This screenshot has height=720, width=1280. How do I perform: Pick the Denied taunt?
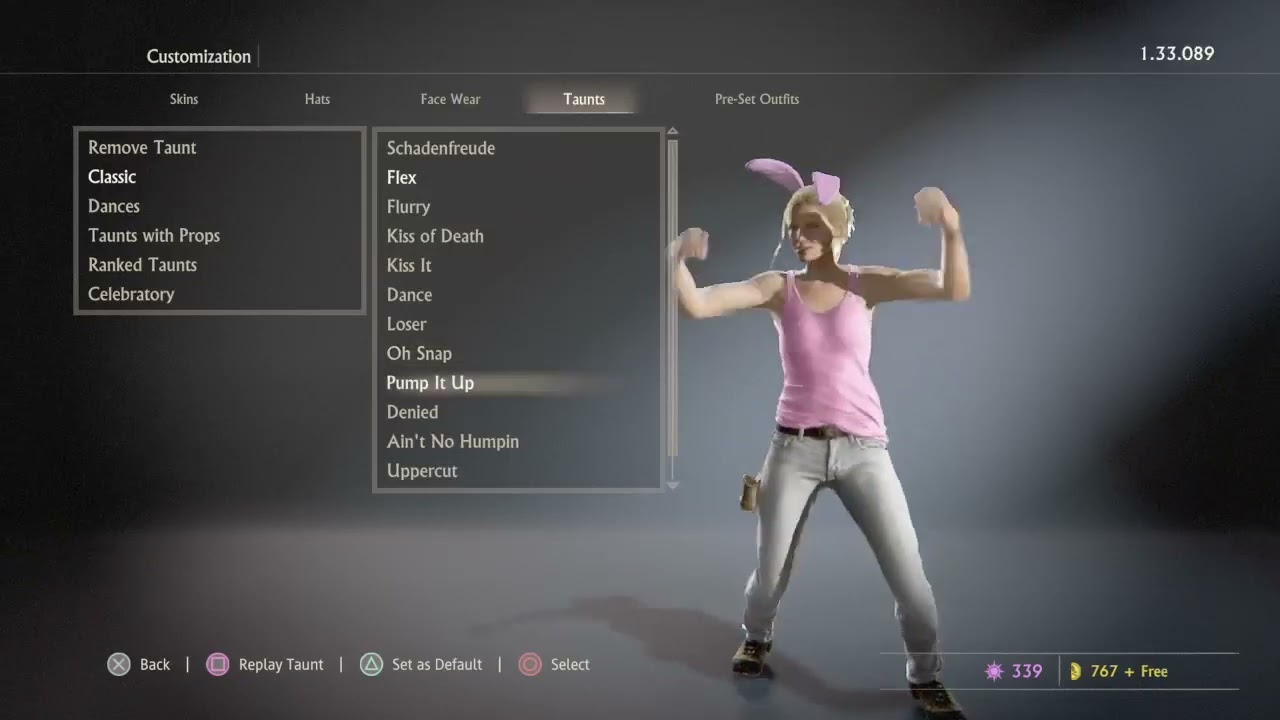coord(412,412)
